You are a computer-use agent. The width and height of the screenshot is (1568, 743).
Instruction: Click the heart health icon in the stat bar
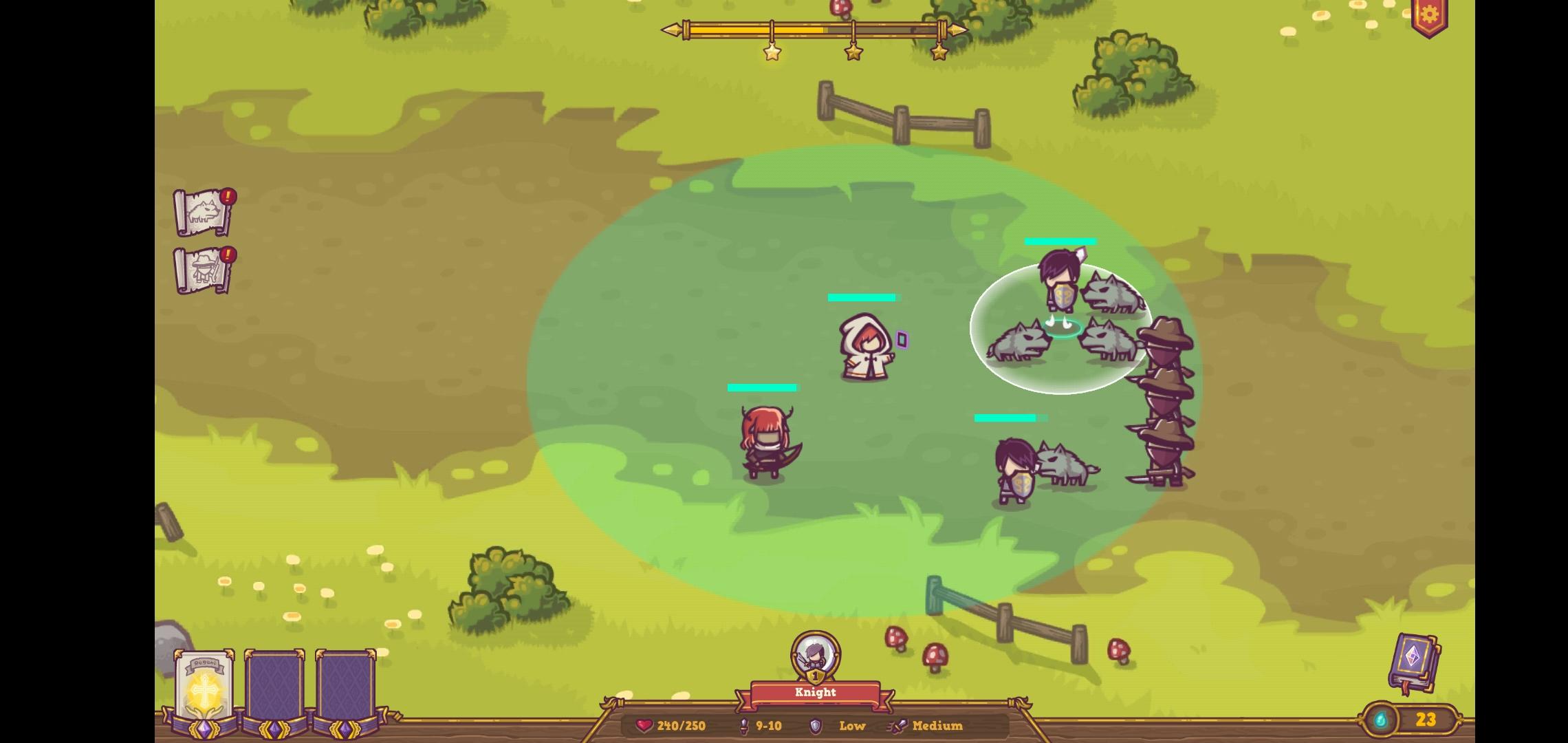click(644, 726)
